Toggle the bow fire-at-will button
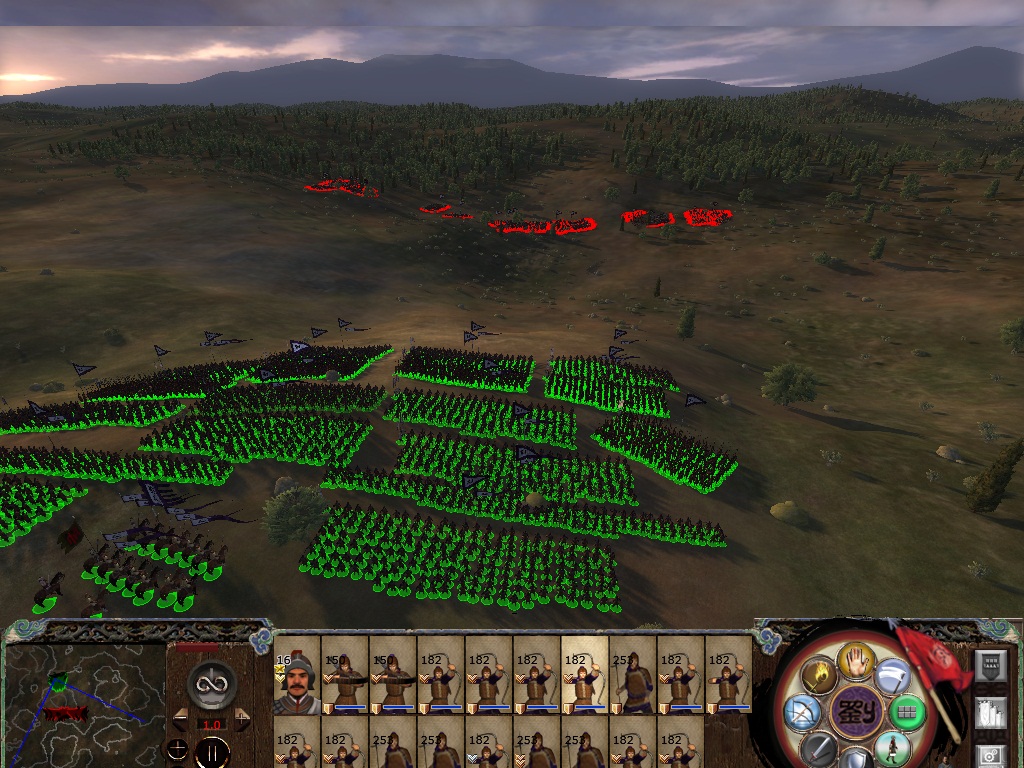 (x=803, y=712)
